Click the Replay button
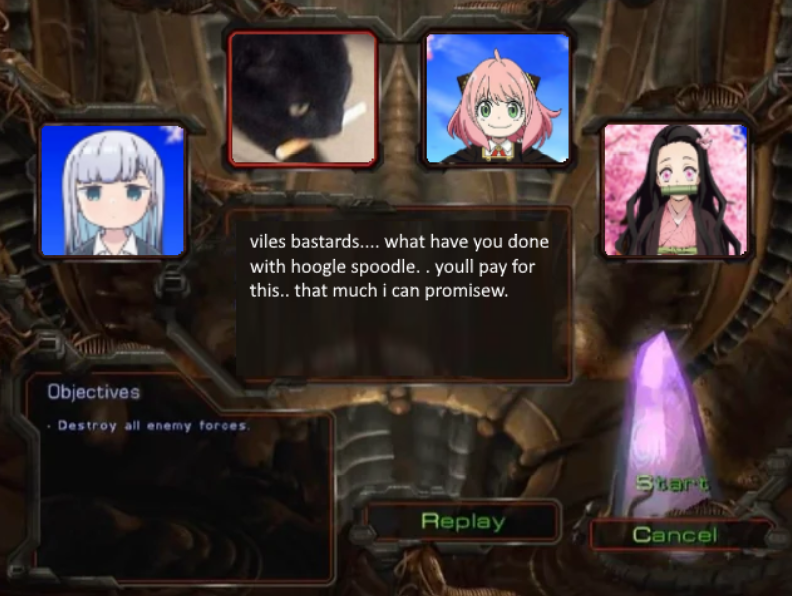Screen dimensions: 792x596 (463, 521)
